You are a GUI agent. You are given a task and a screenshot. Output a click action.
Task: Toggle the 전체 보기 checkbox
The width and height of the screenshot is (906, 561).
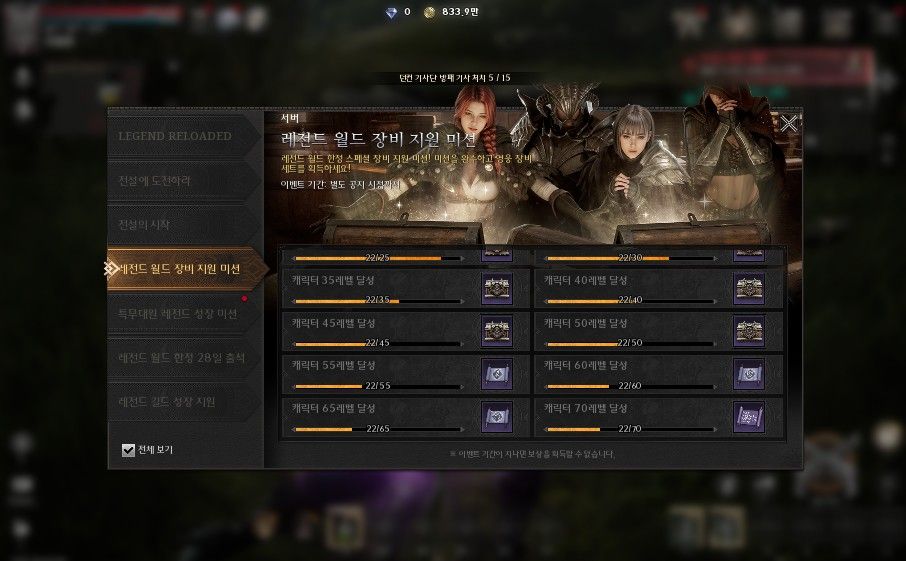128,450
